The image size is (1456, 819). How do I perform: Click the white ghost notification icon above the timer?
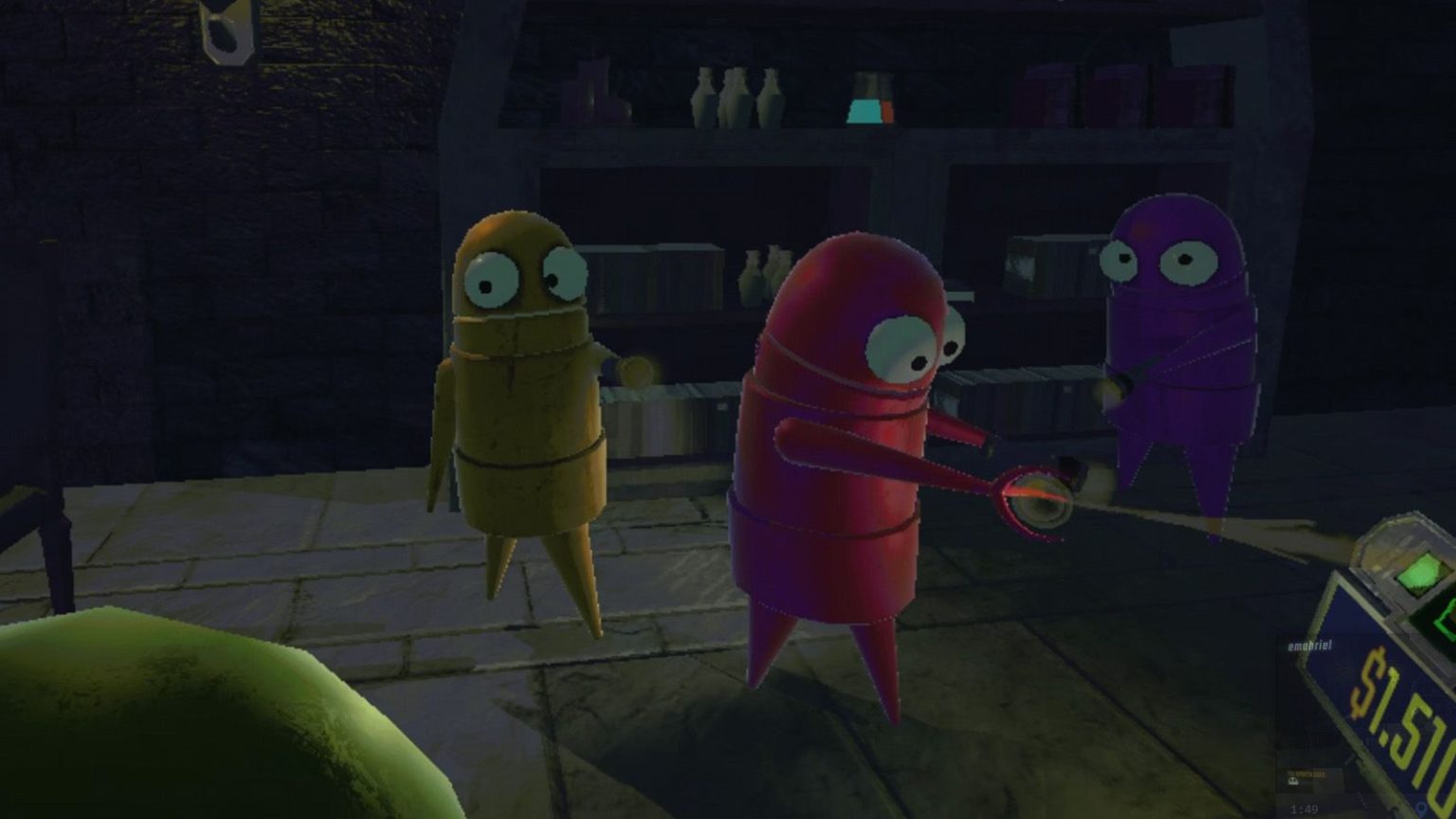pyautogui.click(x=1293, y=783)
